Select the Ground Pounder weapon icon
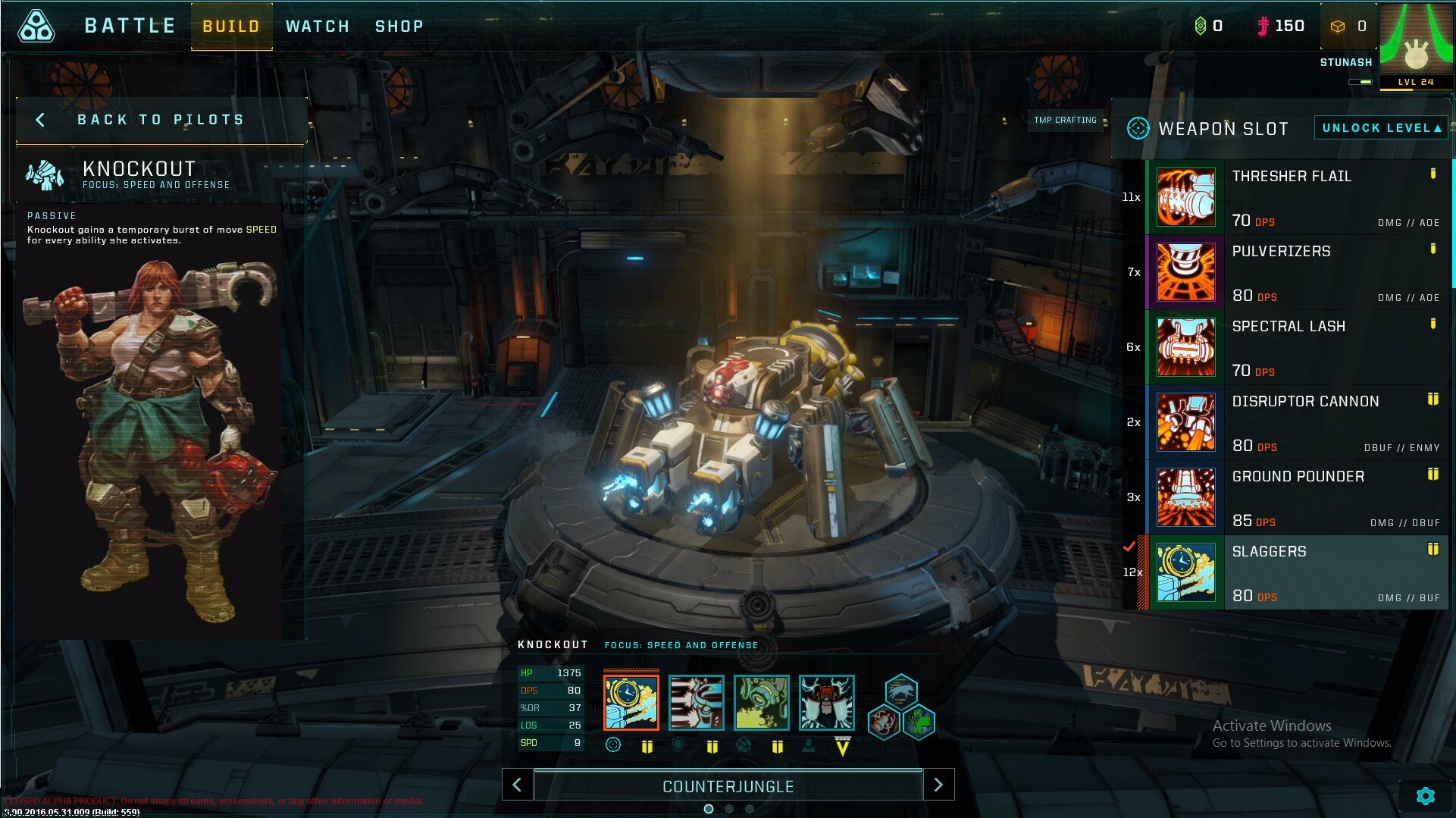 1186,497
